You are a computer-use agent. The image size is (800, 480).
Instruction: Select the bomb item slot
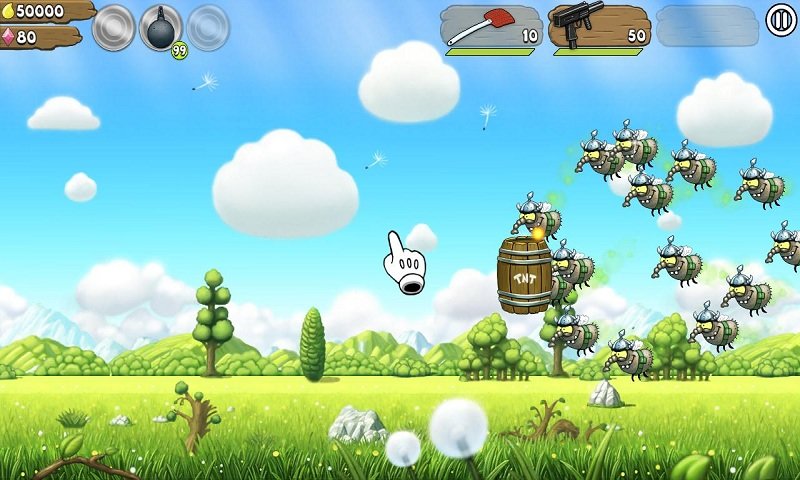coord(161,27)
